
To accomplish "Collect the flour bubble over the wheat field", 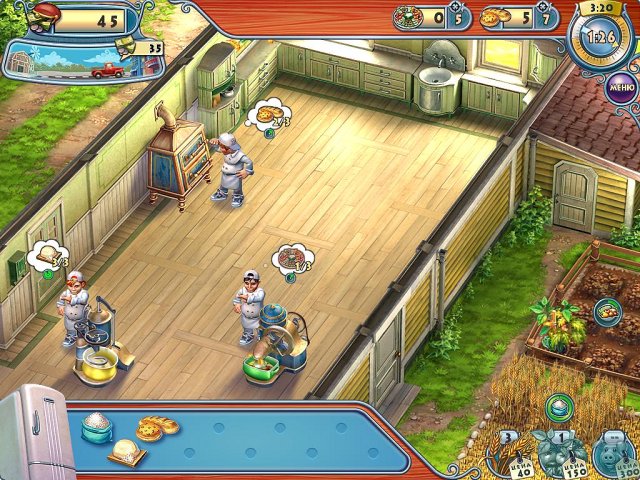I will [559, 407].
